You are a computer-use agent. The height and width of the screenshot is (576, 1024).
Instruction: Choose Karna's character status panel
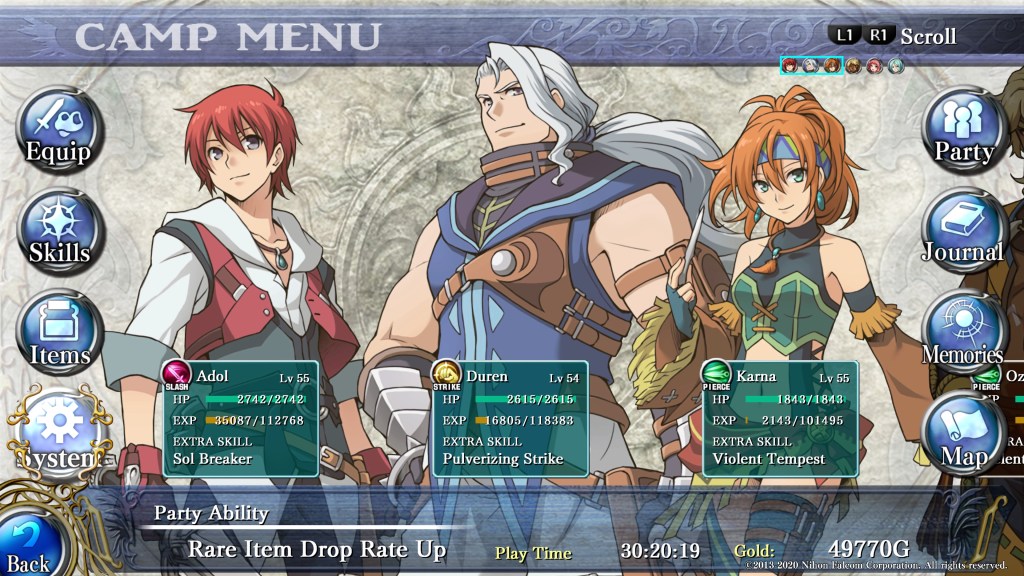[780, 418]
